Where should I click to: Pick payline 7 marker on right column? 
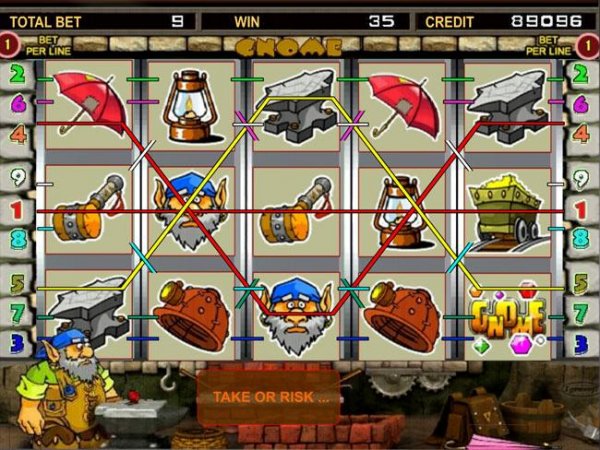[x=582, y=313]
